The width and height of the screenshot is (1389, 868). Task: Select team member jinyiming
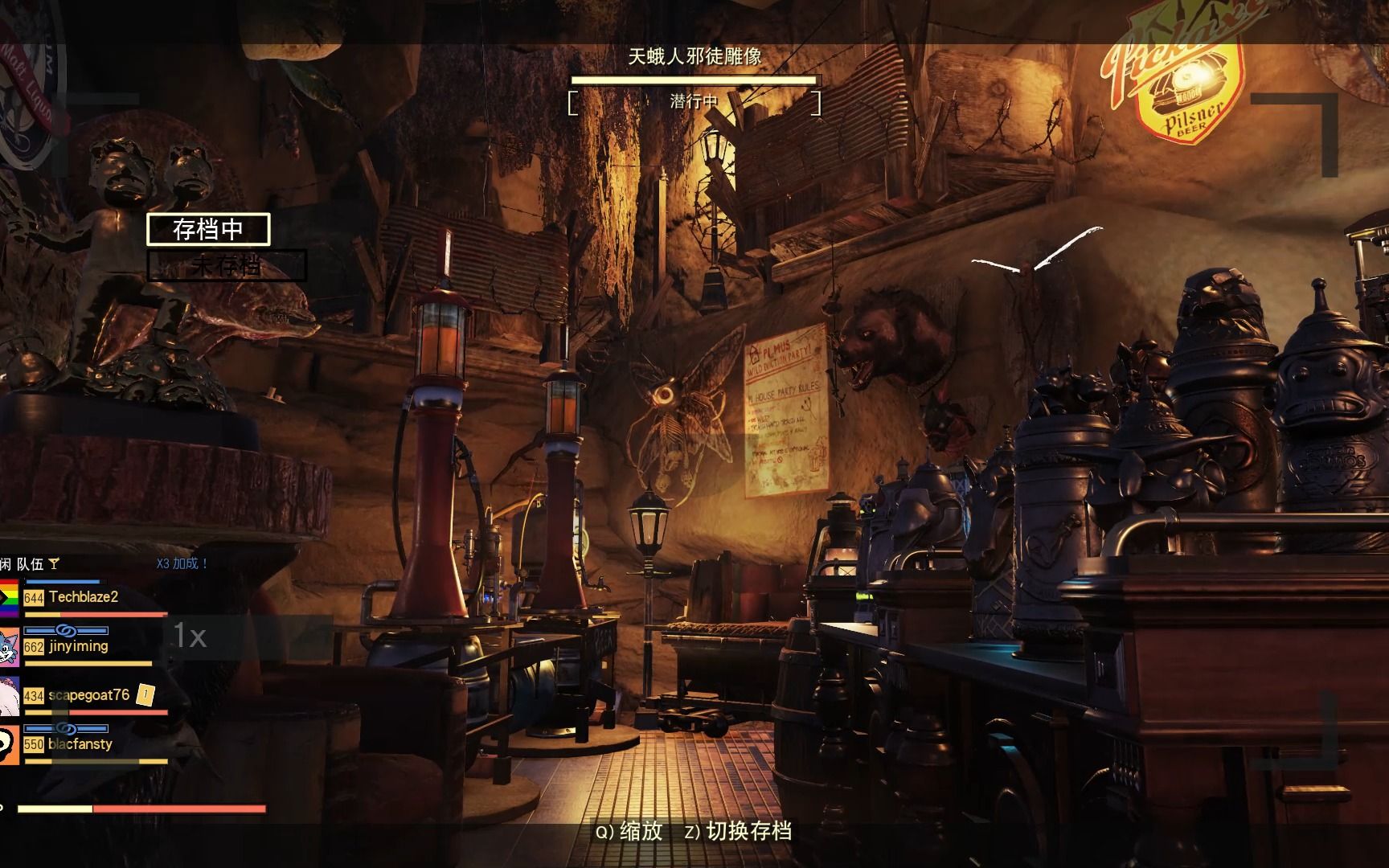click(x=78, y=646)
